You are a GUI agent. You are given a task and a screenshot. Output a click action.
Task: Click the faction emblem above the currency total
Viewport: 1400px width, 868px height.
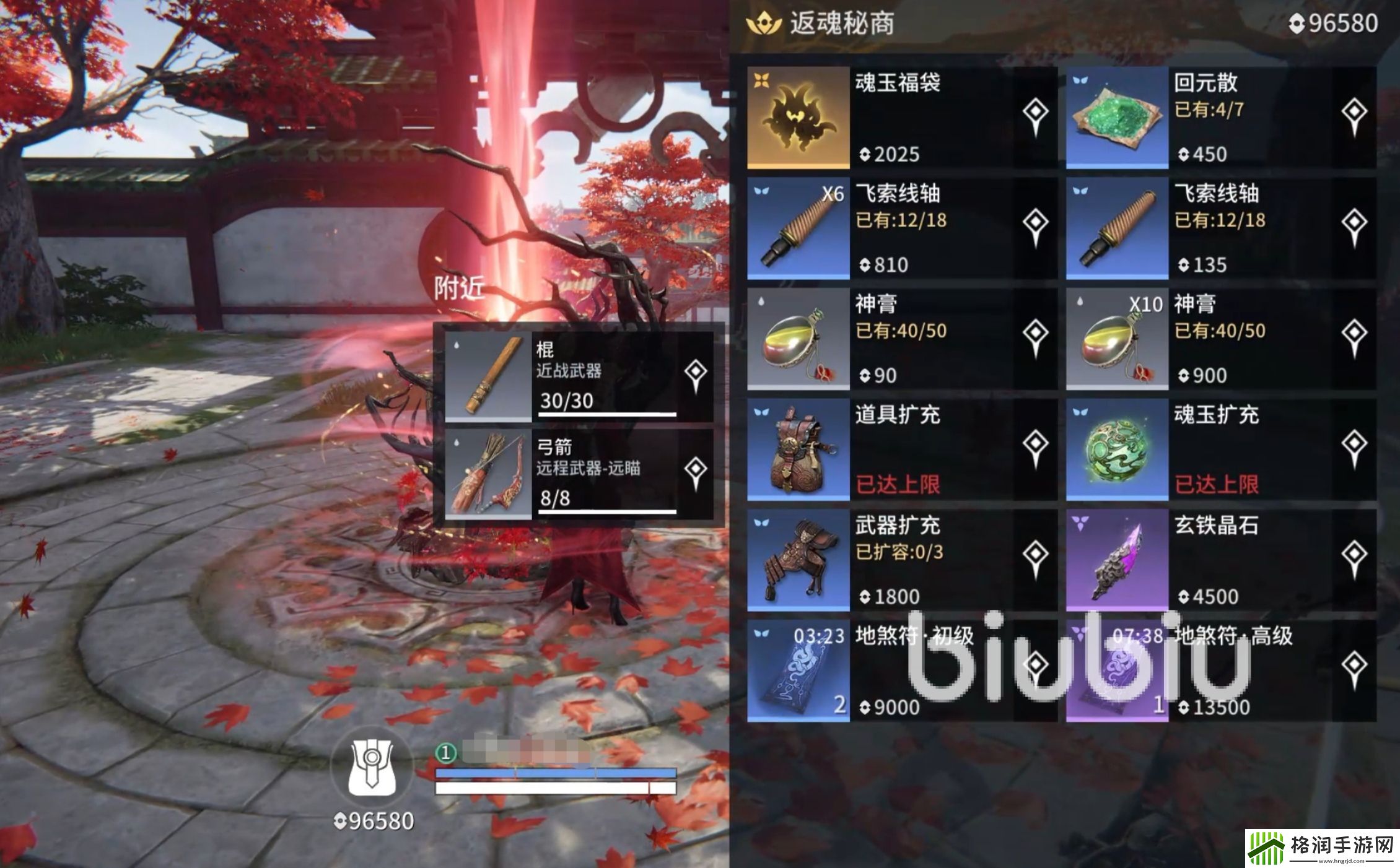point(372,771)
